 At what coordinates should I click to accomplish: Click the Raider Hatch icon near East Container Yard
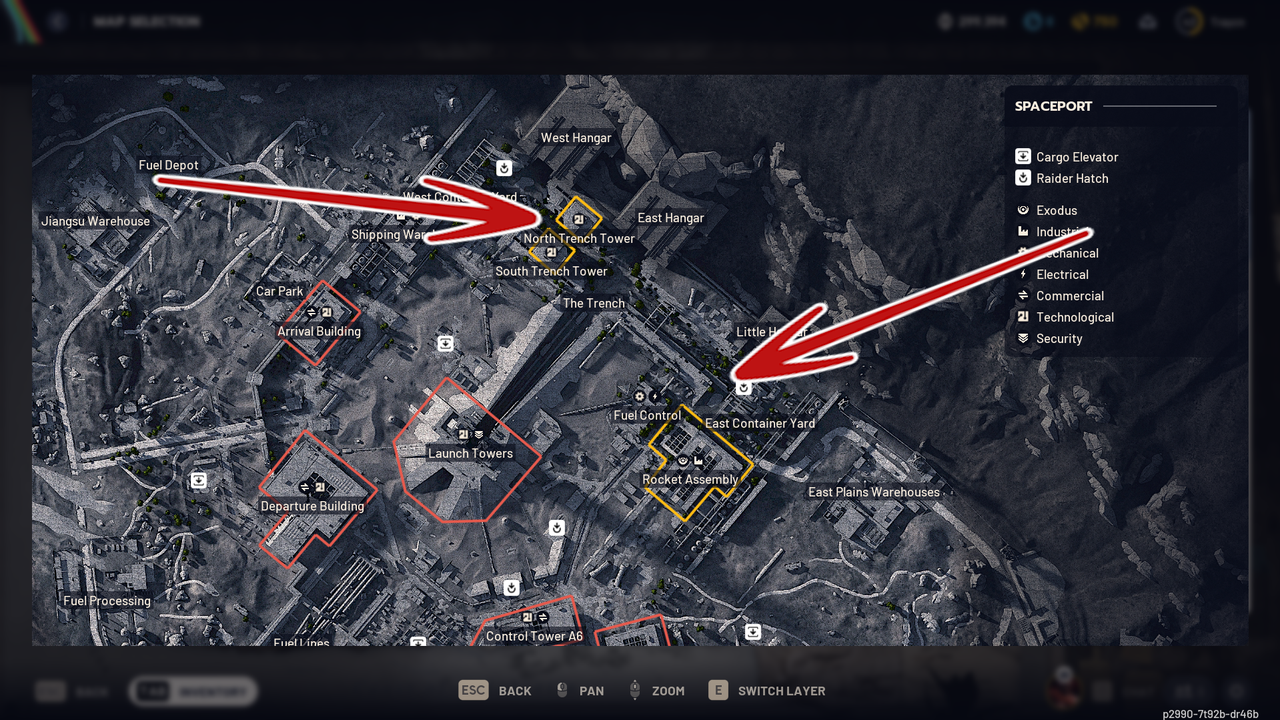click(x=743, y=388)
